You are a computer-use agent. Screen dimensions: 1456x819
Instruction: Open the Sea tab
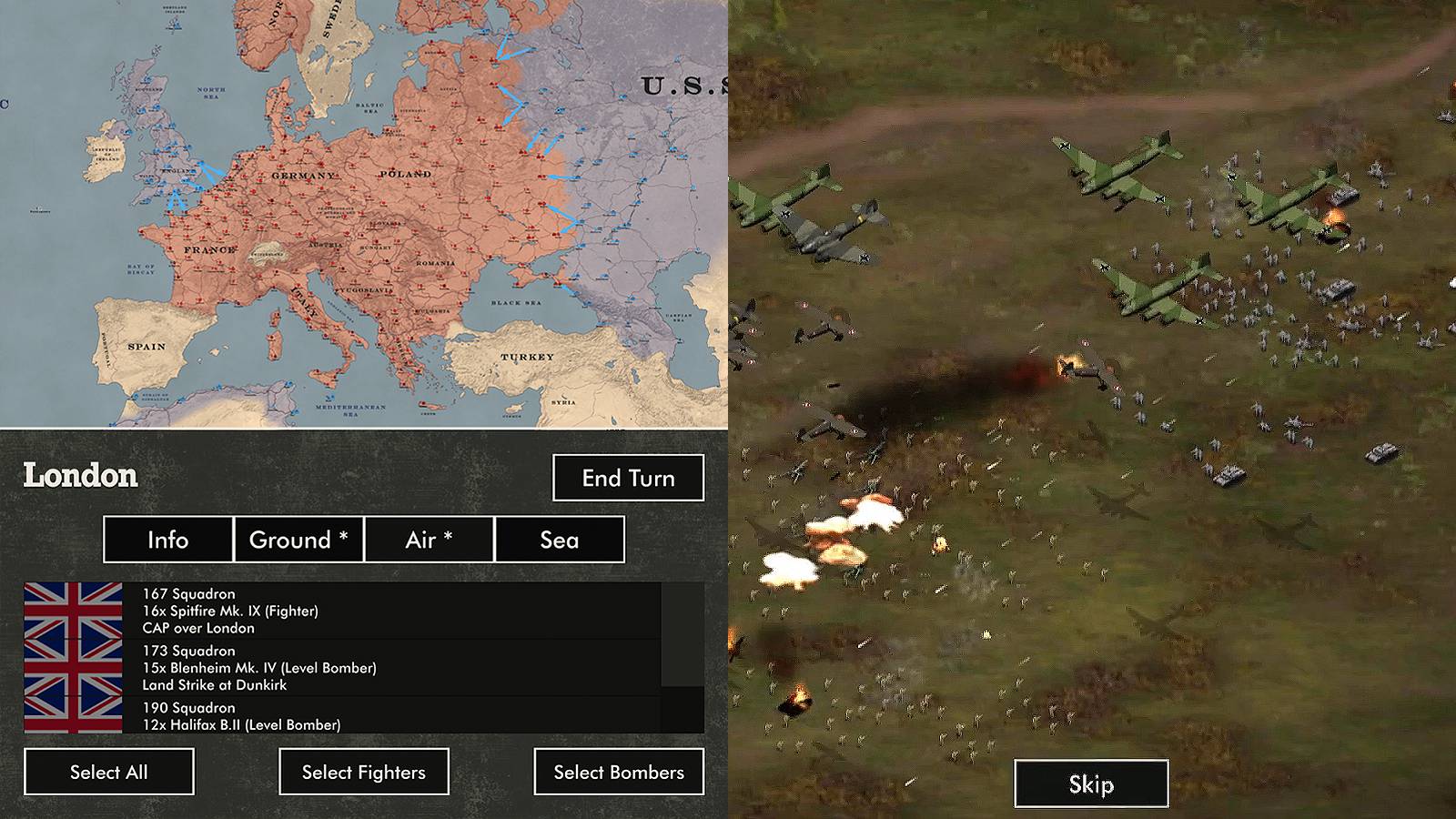click(x=559, y=540)
